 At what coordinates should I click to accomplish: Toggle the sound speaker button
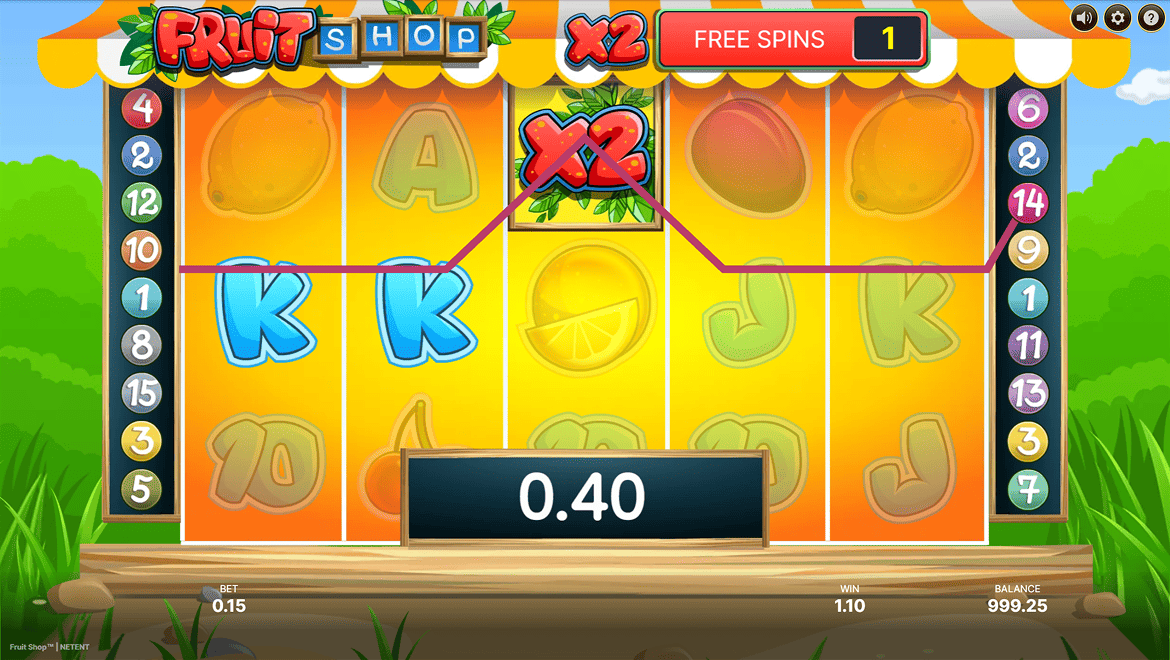[x=1084, y=18]
